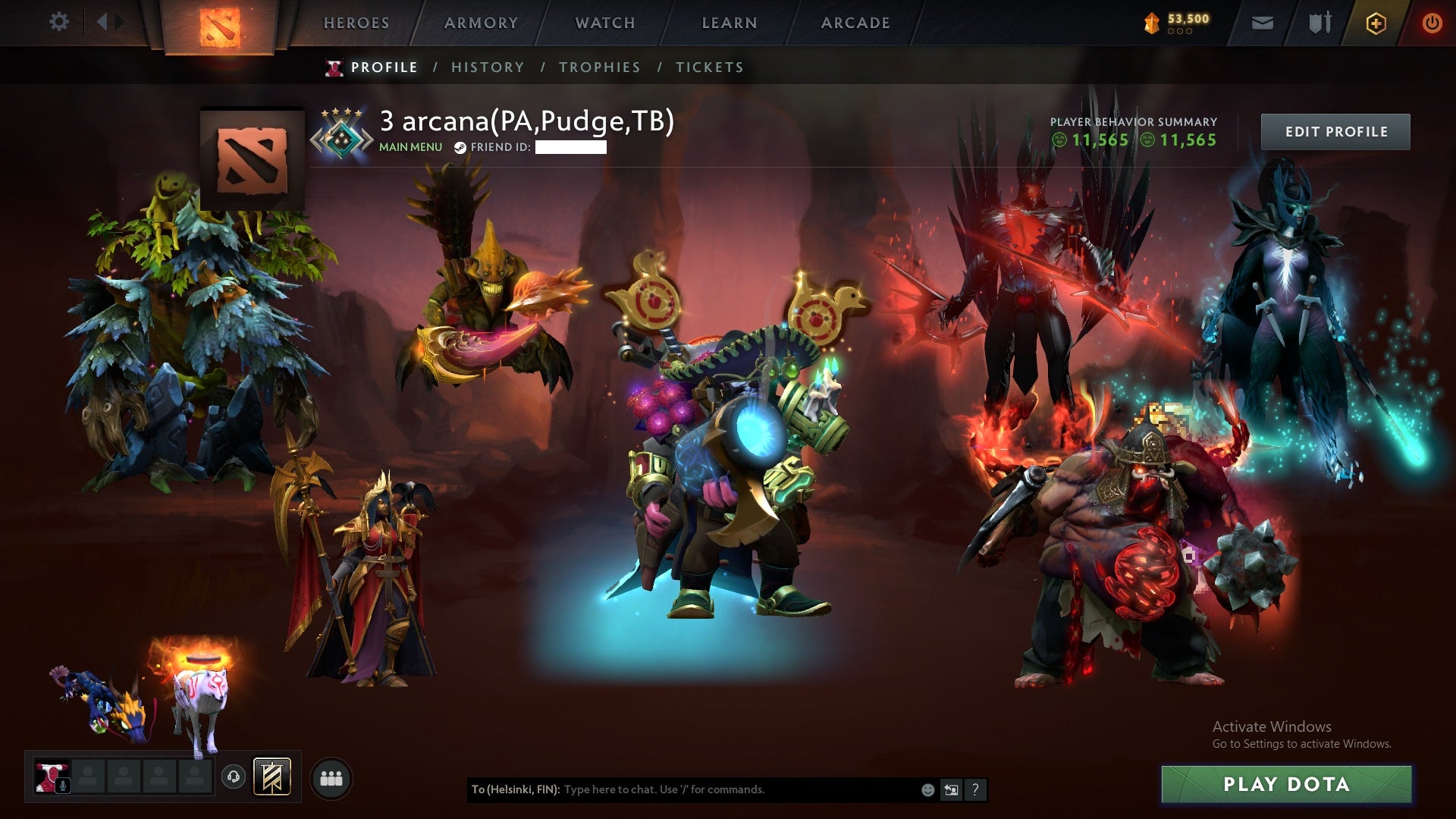Click the EDIT PROFILE button

click(1335, 130)
